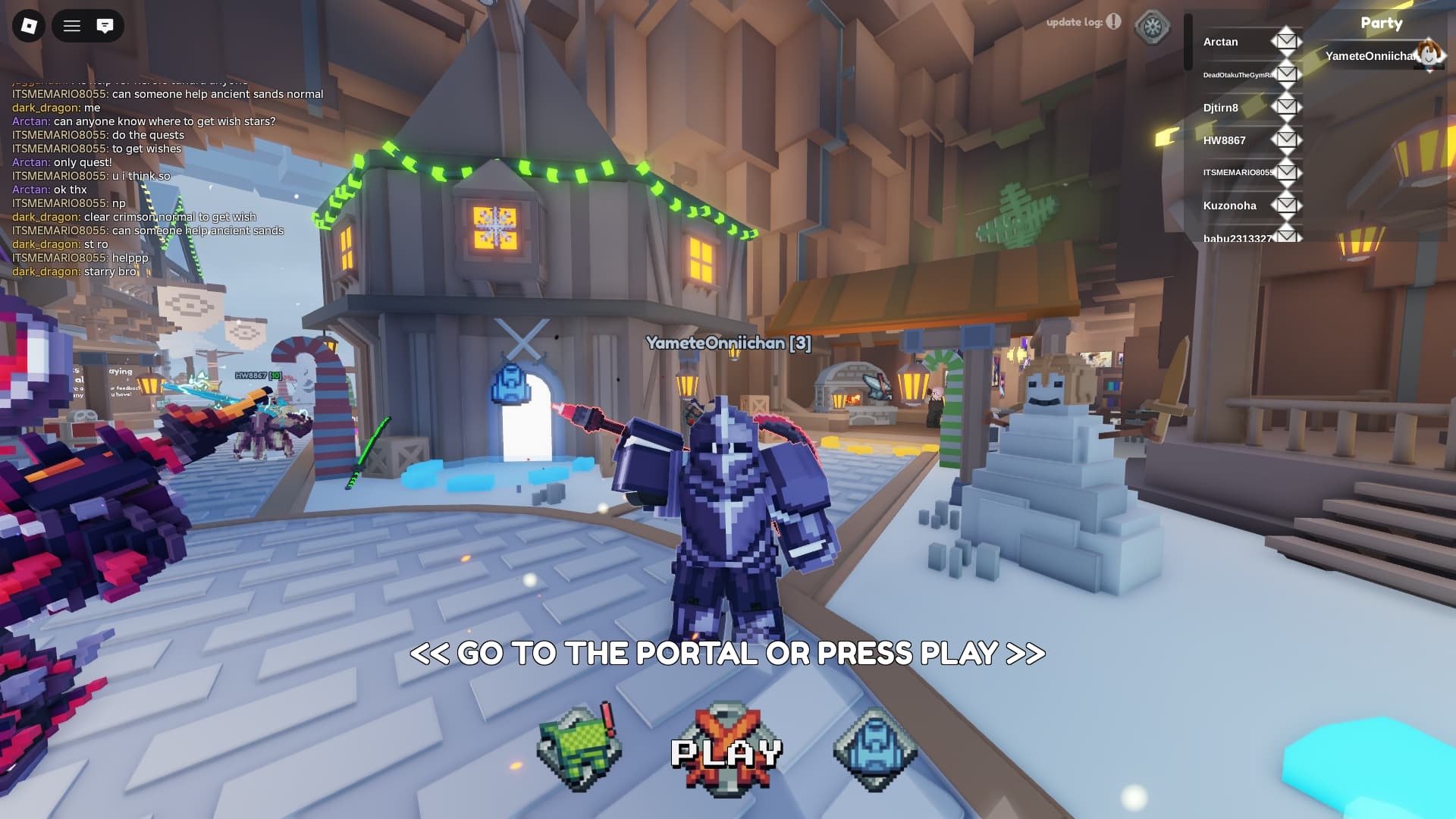This screenshot has width=1456, height=819.
Task: Open YameteOnniichan's party avatar
Action: pyautogui.click(x=1429, y=54)
